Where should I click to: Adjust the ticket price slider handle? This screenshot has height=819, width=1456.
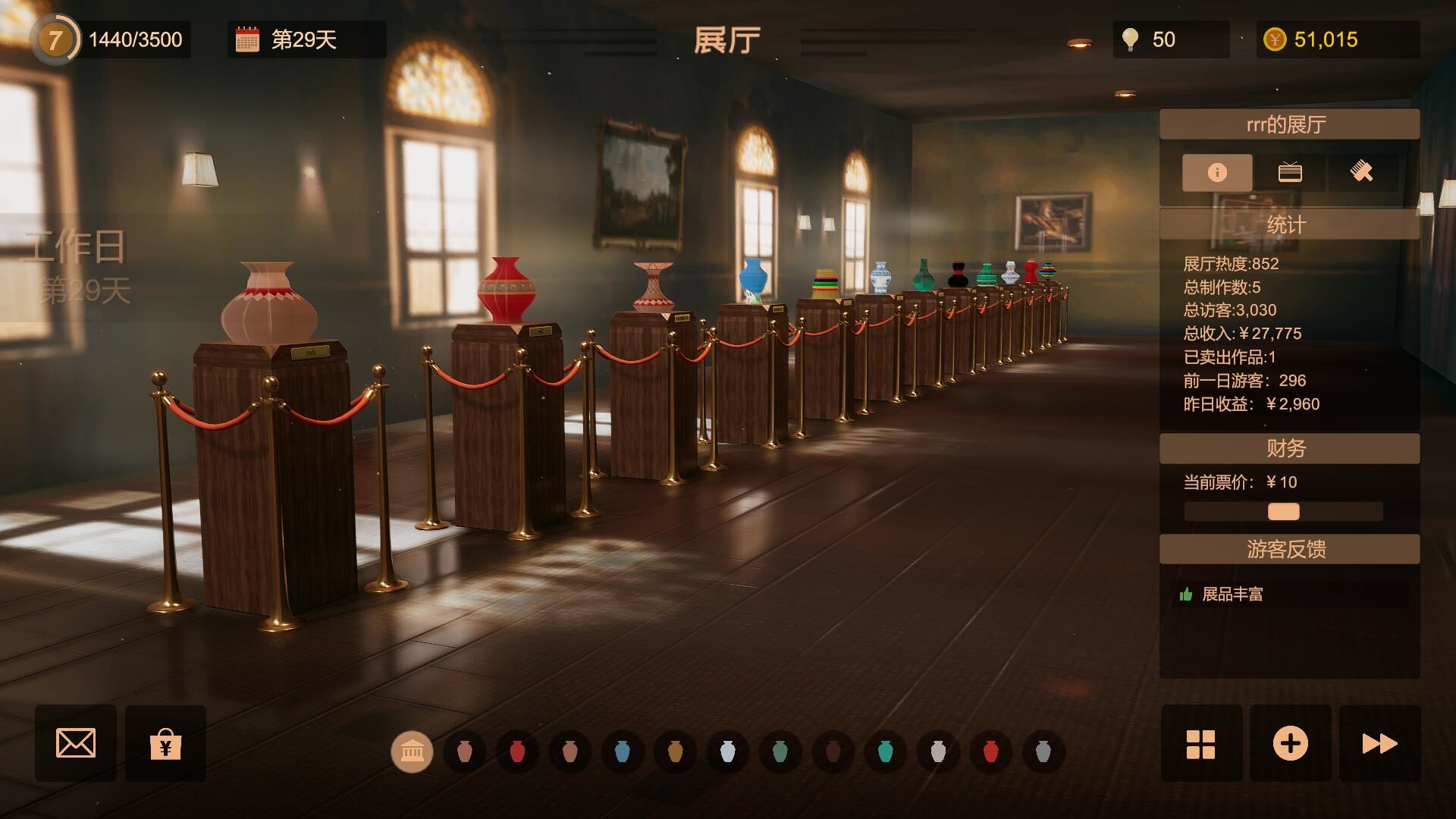1284,512
